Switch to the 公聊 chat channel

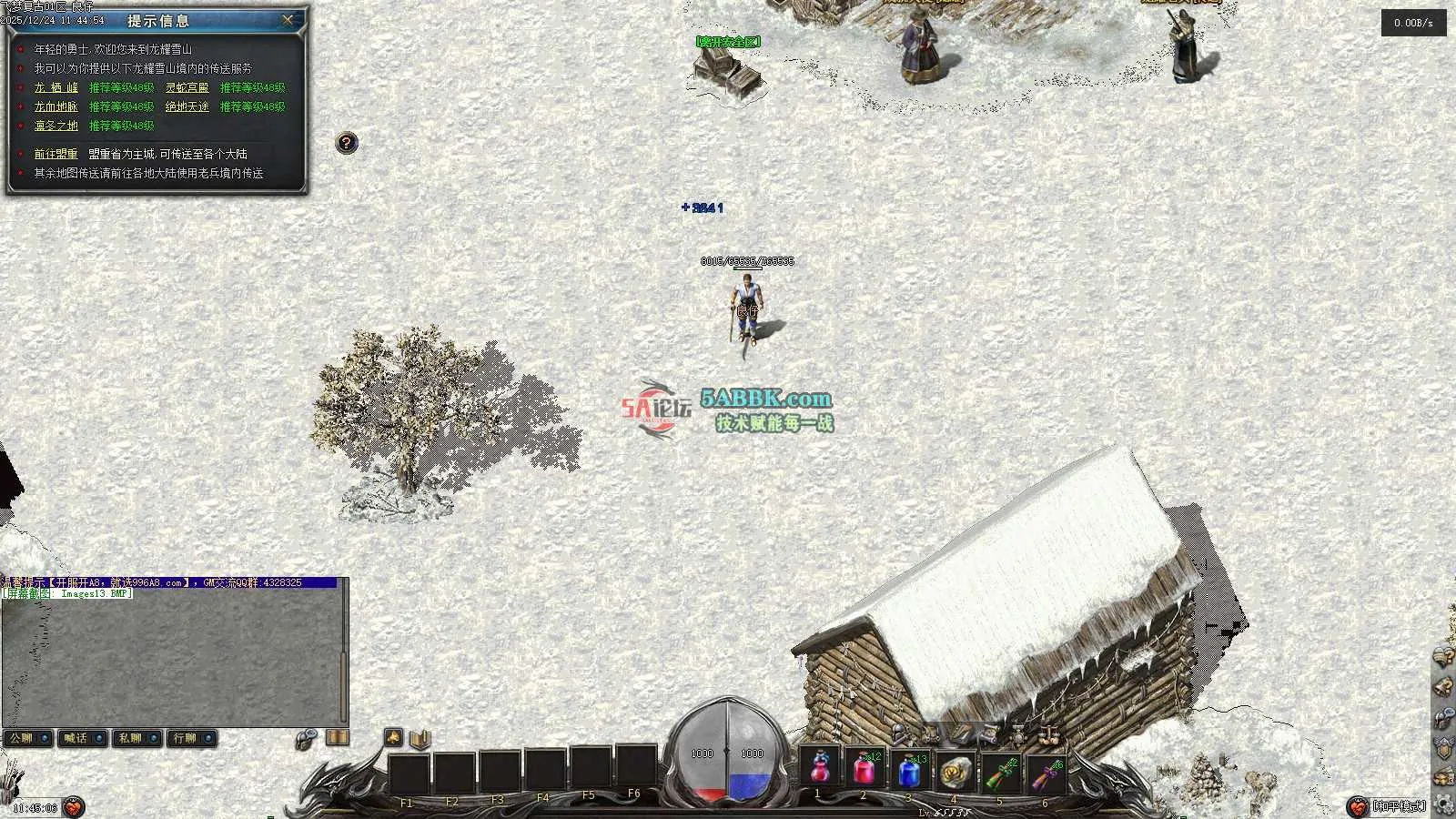pos(28,738)
